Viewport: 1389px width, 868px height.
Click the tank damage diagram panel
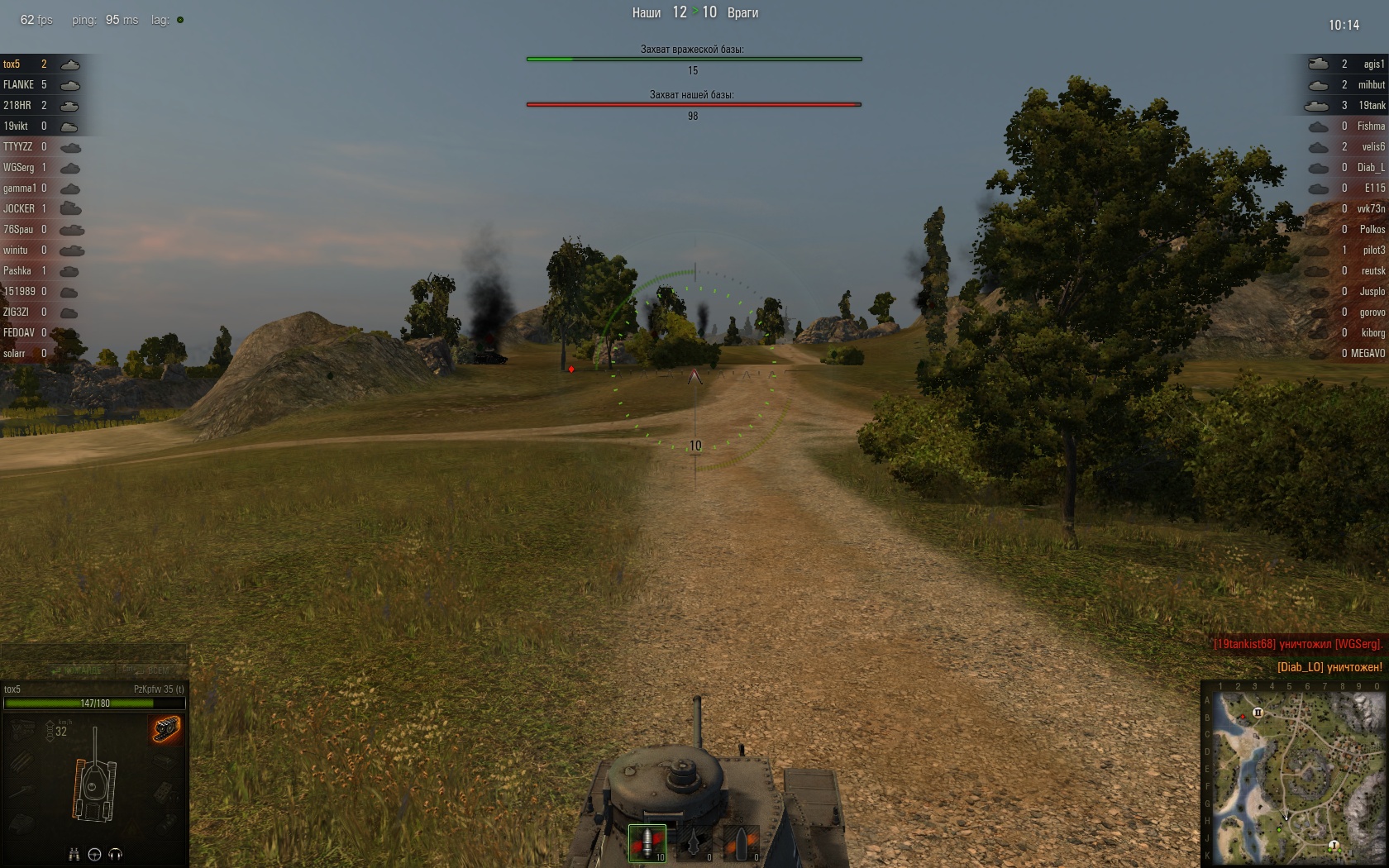coord(94,777)
